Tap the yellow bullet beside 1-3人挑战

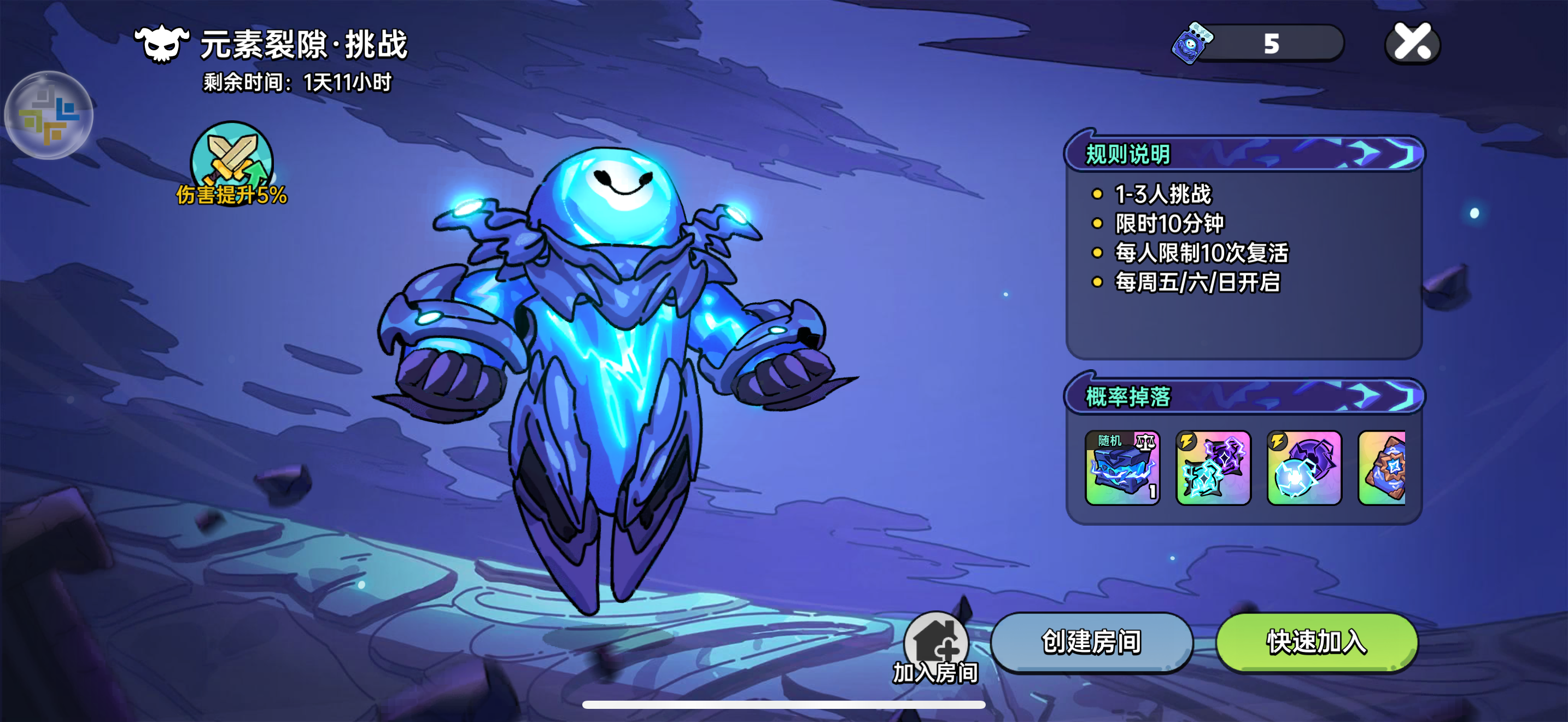click(1097, 195)
